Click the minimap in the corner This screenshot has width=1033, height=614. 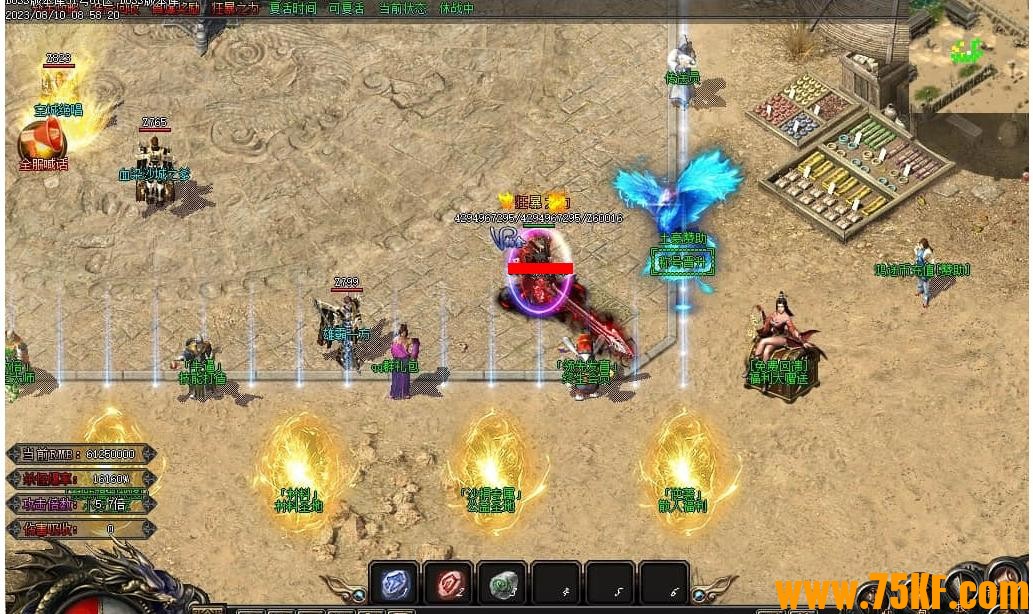tap(968, 56)
